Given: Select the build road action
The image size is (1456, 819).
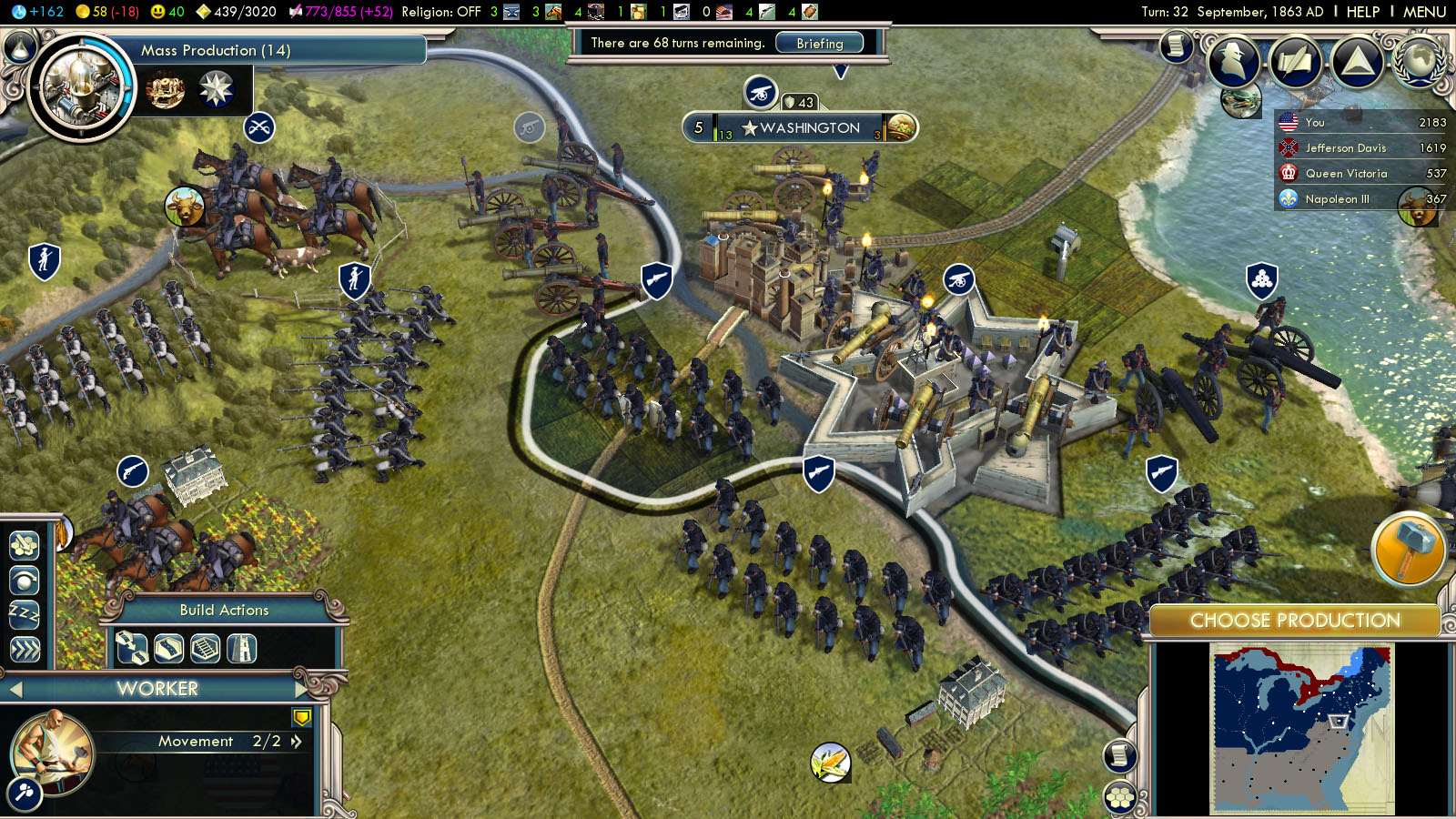Looking at the screenshot, I should [x=168, y=649].
